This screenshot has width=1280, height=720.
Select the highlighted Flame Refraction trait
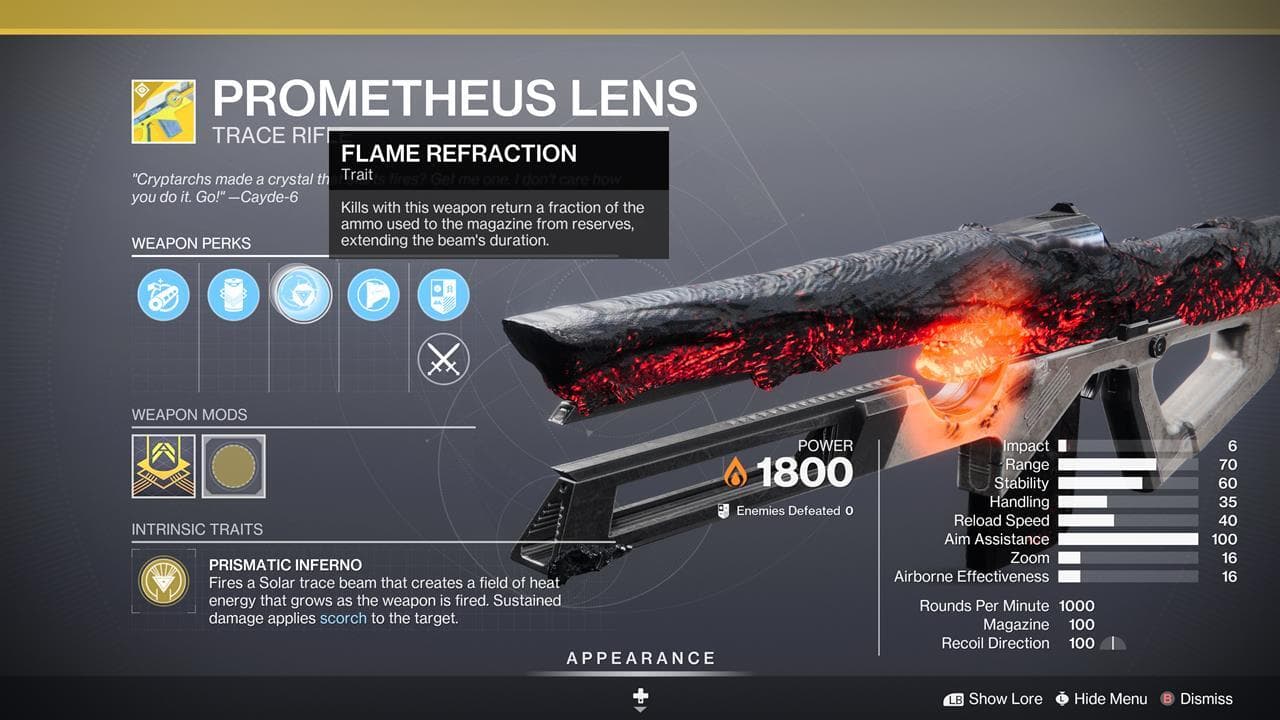tap(302, 295)
